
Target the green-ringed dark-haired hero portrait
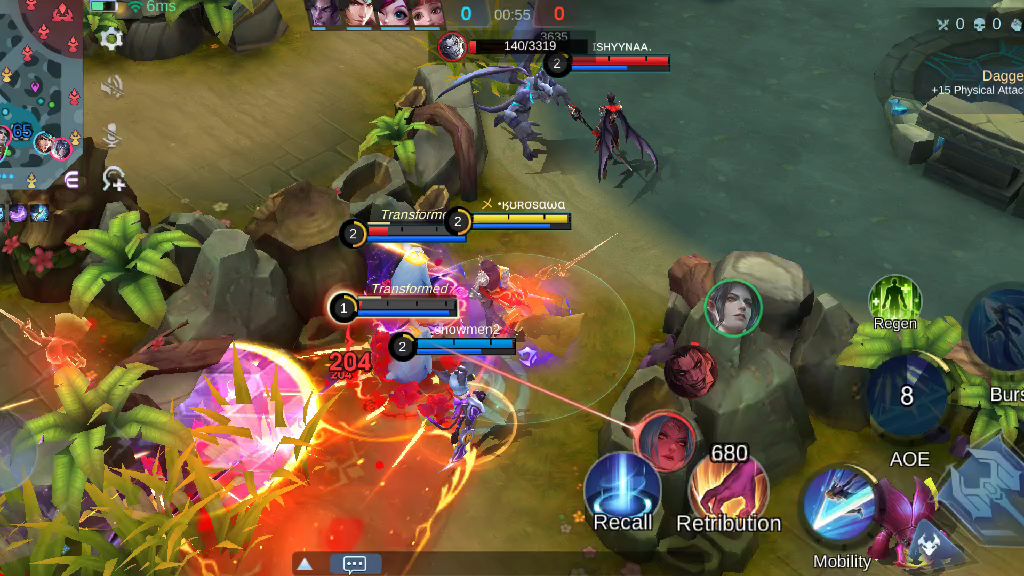(x=733, y=306)
